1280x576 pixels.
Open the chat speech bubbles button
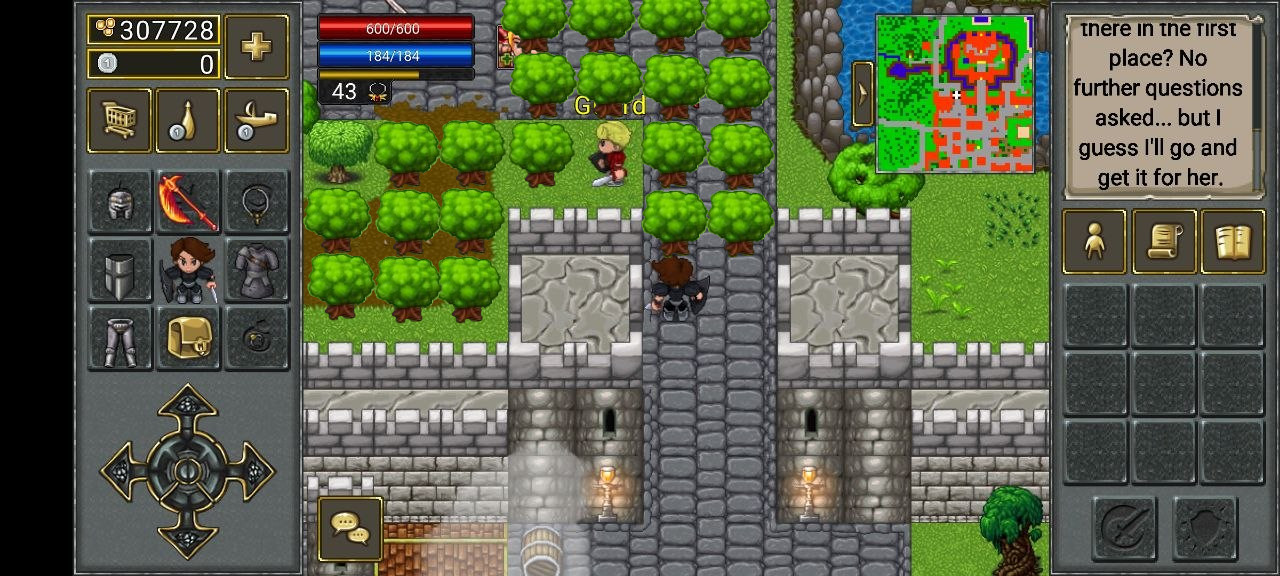point(350,528)
